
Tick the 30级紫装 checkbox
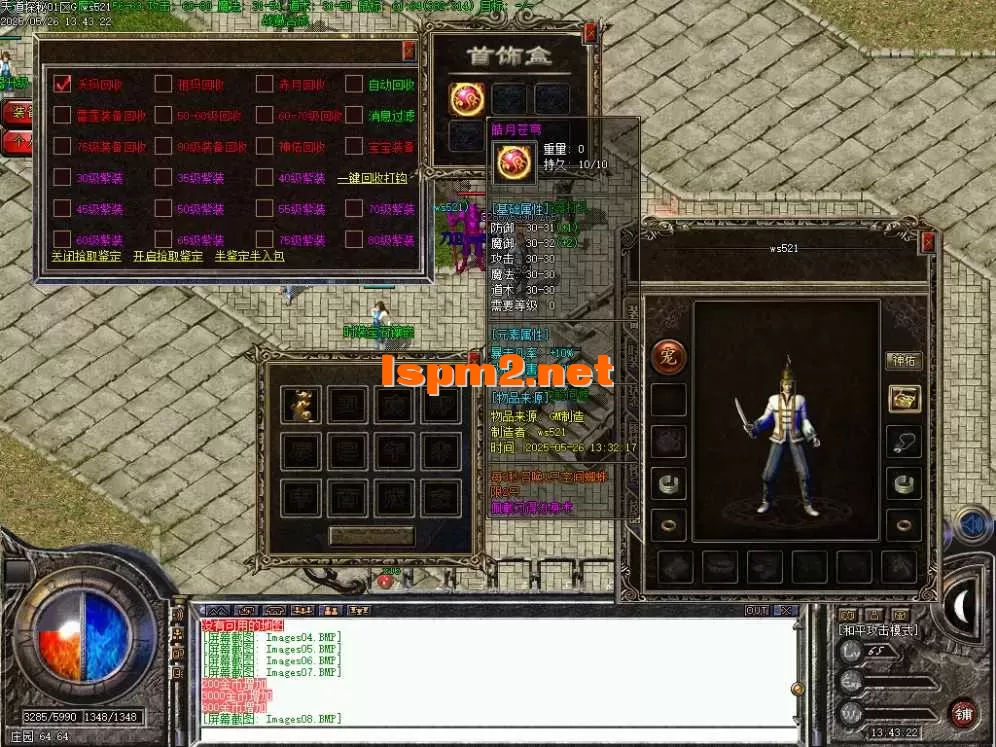click(x=62, y=178)
